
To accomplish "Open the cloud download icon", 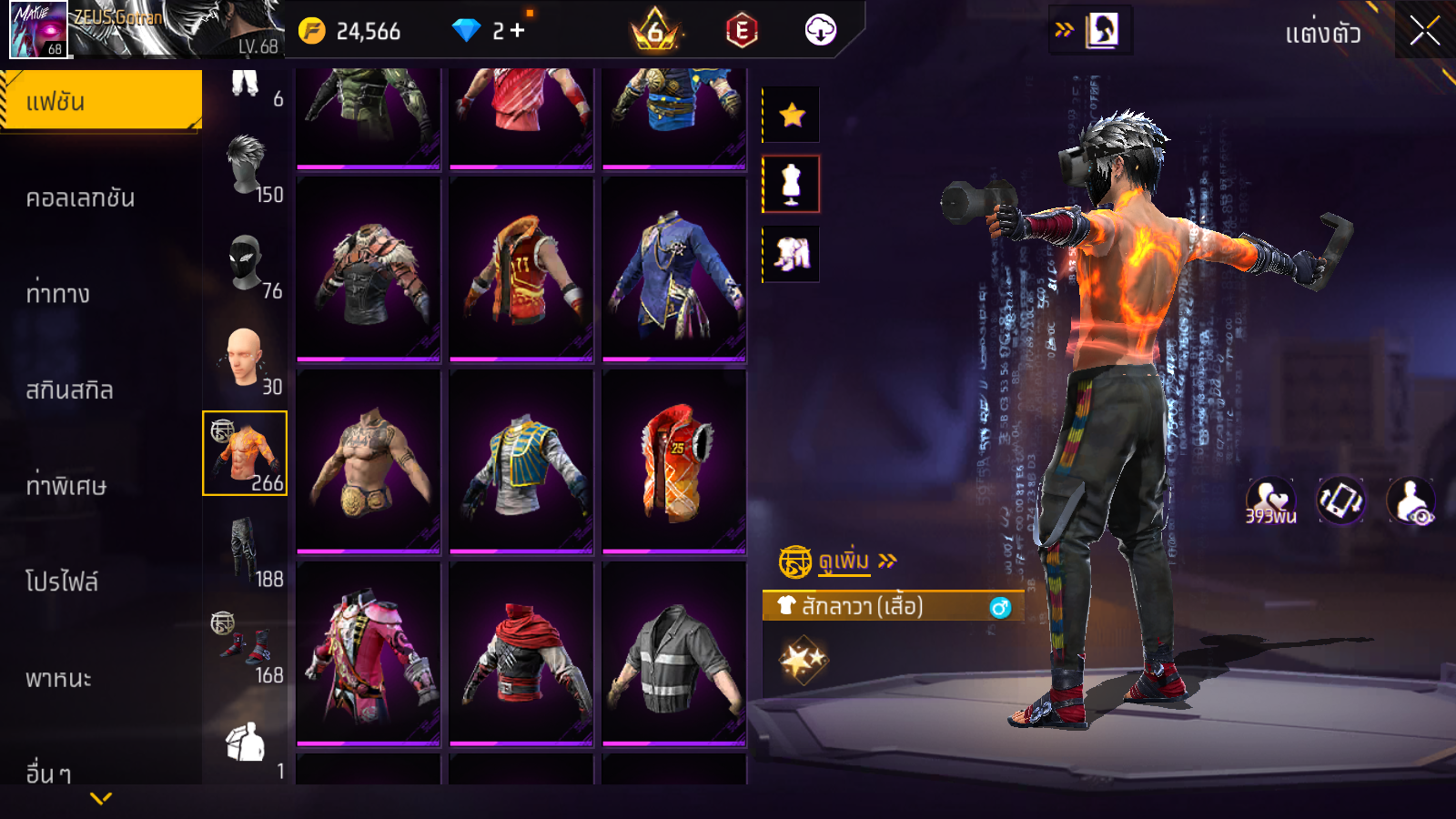I will pyautogui.click(x=820, y=31).
